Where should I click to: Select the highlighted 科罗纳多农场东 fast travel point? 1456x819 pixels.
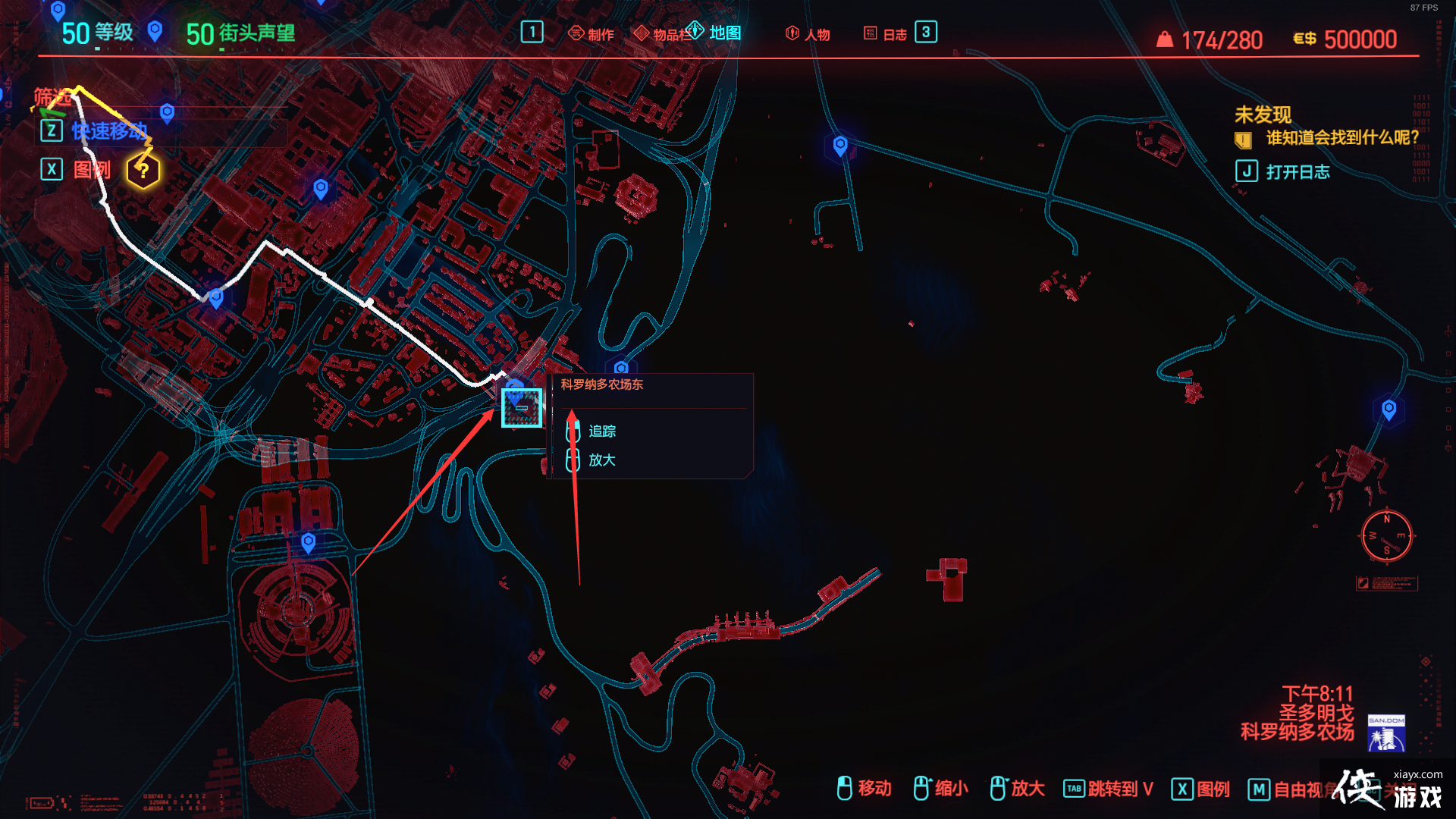[x=522, y=408]
